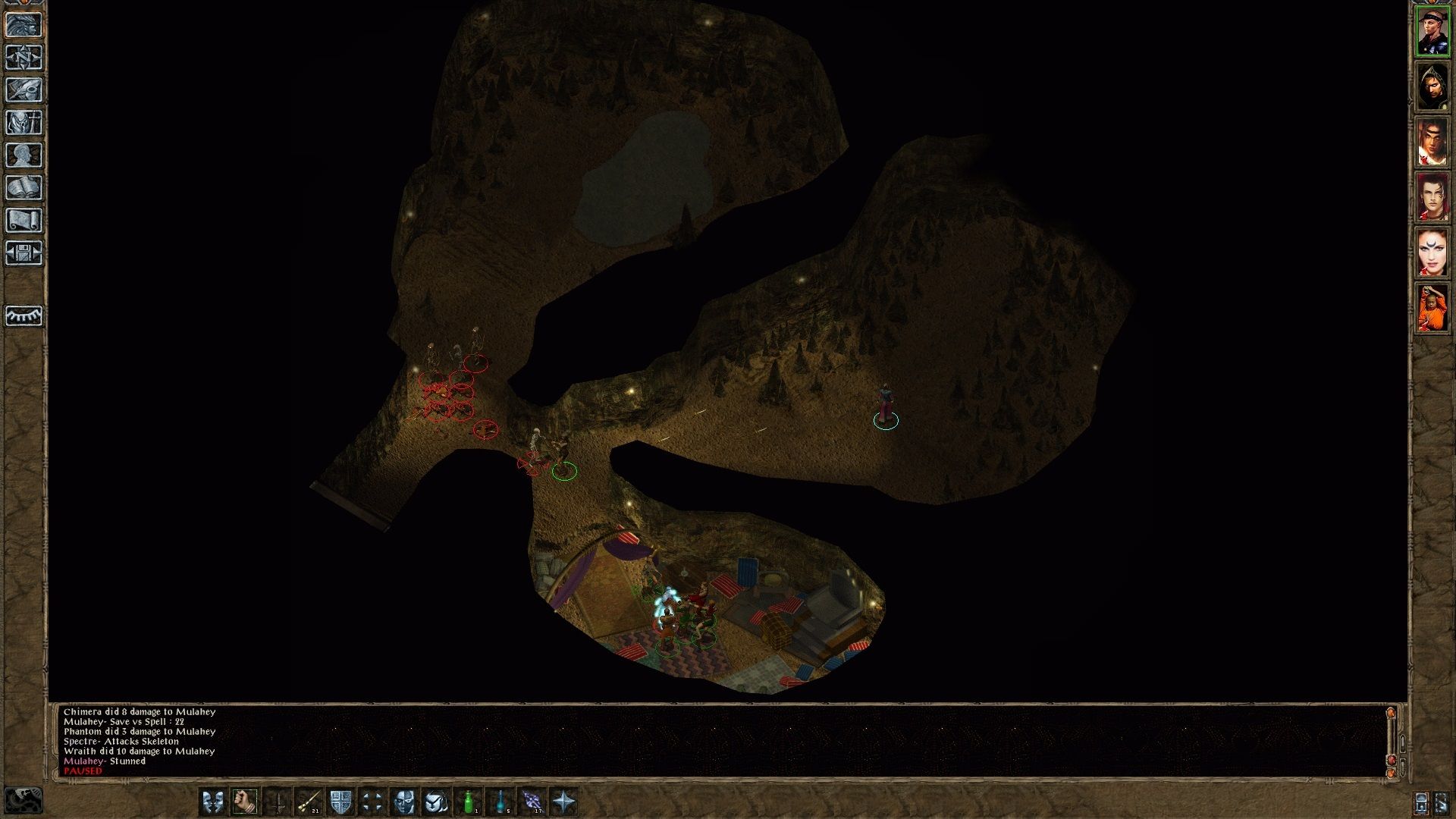The image size is (1456, 819).
Task: Open the options floppy disk button
Action: click(x=24, y=253)
